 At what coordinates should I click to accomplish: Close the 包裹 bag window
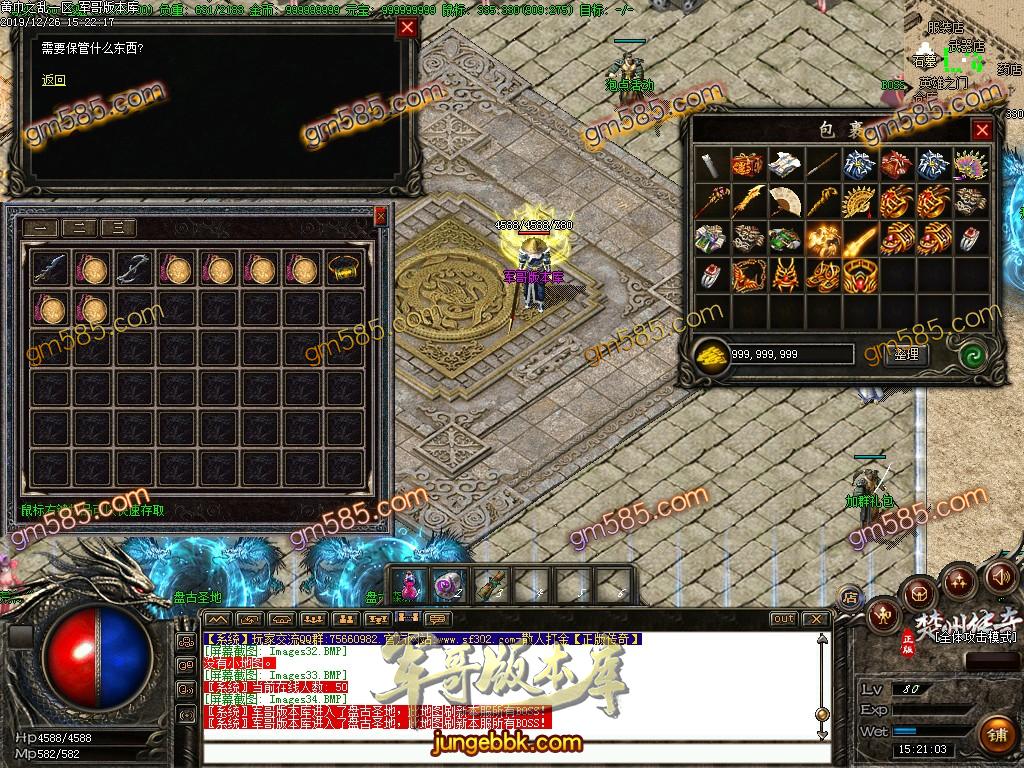(x=982, y=130)
